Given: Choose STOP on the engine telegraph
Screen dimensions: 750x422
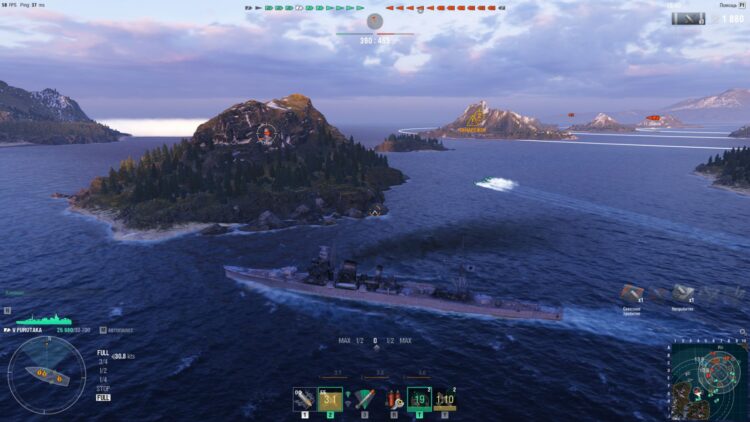Looking at the screenshot, I should pos(103,388).
